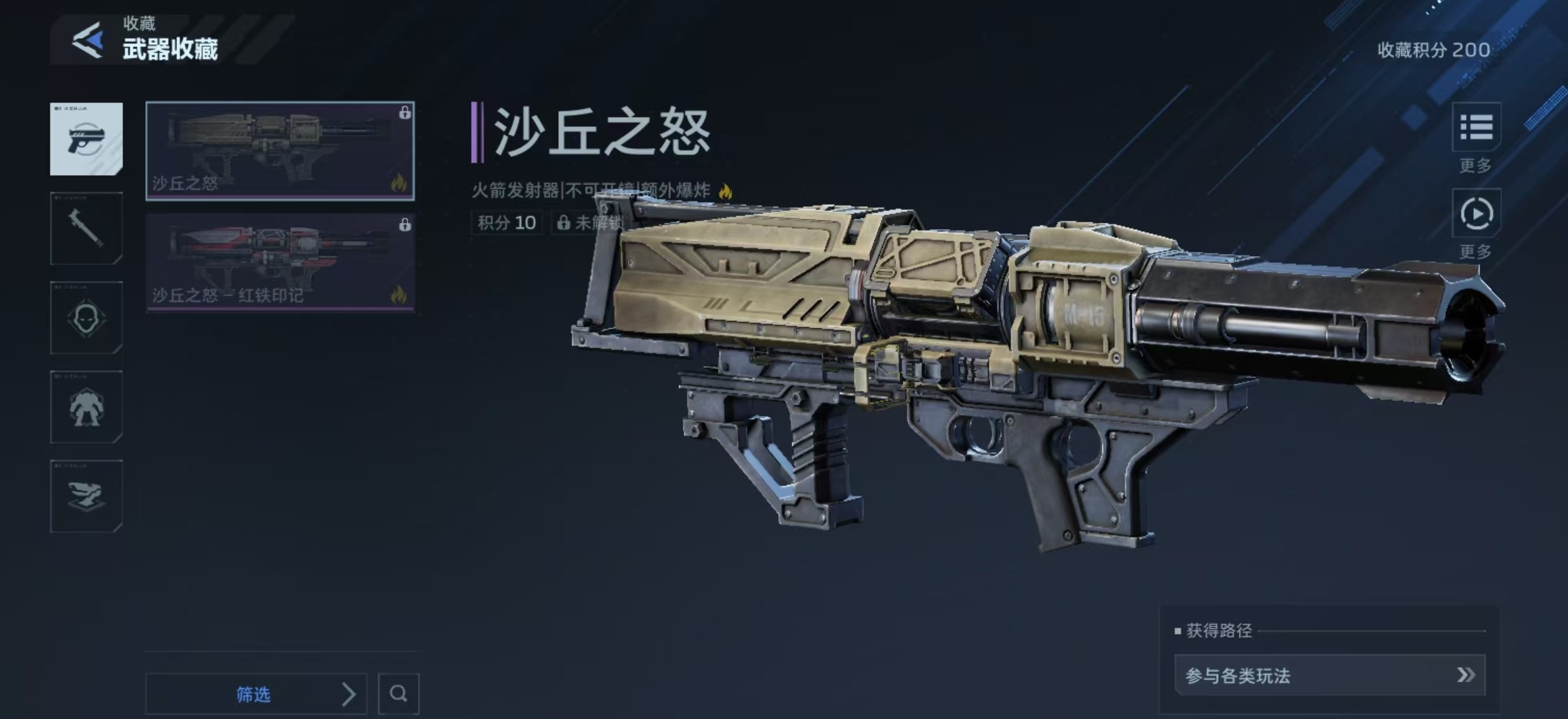Select the vehicle platform category icon
Screen dimensions: 1568x719
pos(86,496)
